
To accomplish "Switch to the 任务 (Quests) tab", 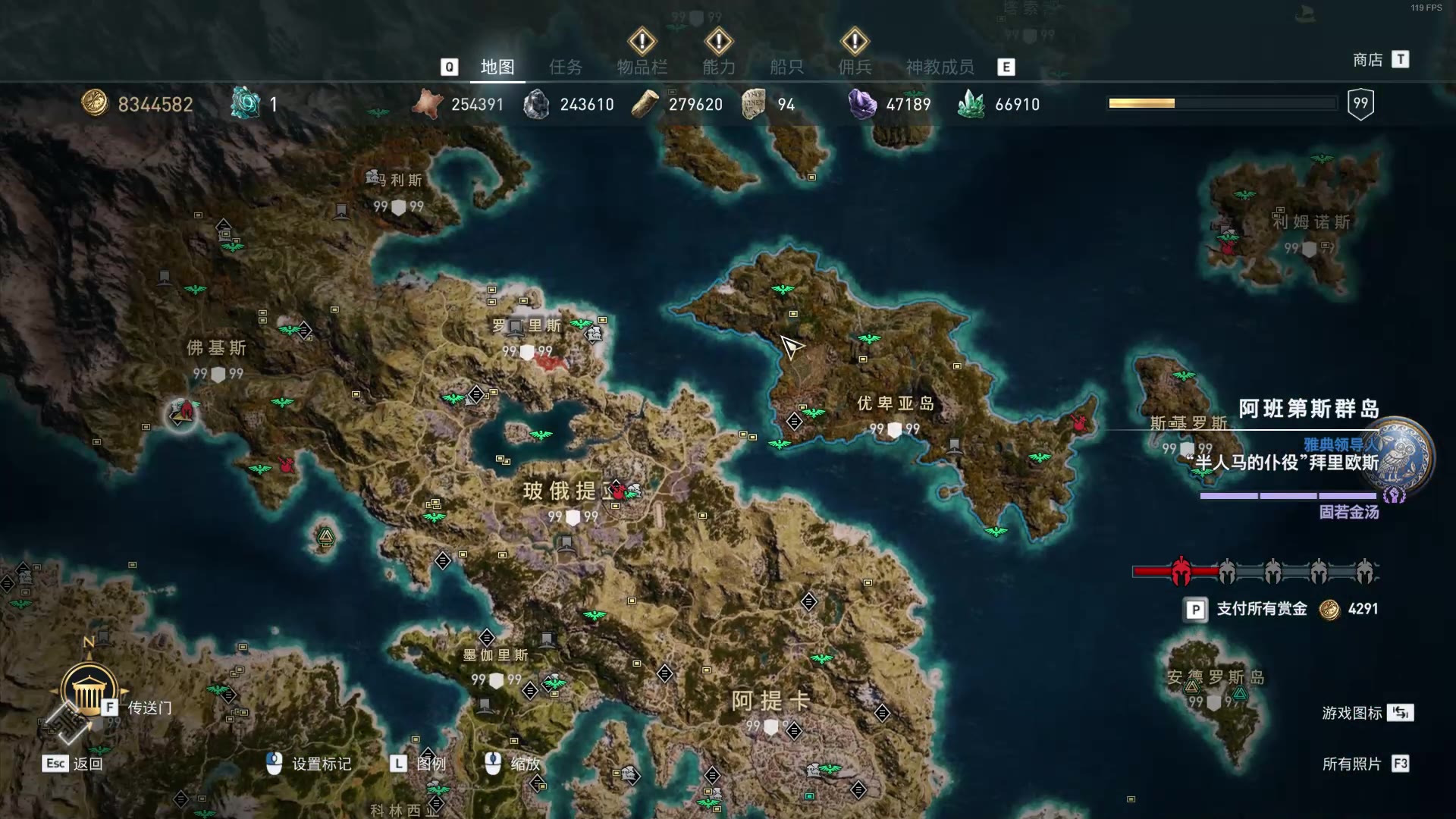I will pos(566,67).
